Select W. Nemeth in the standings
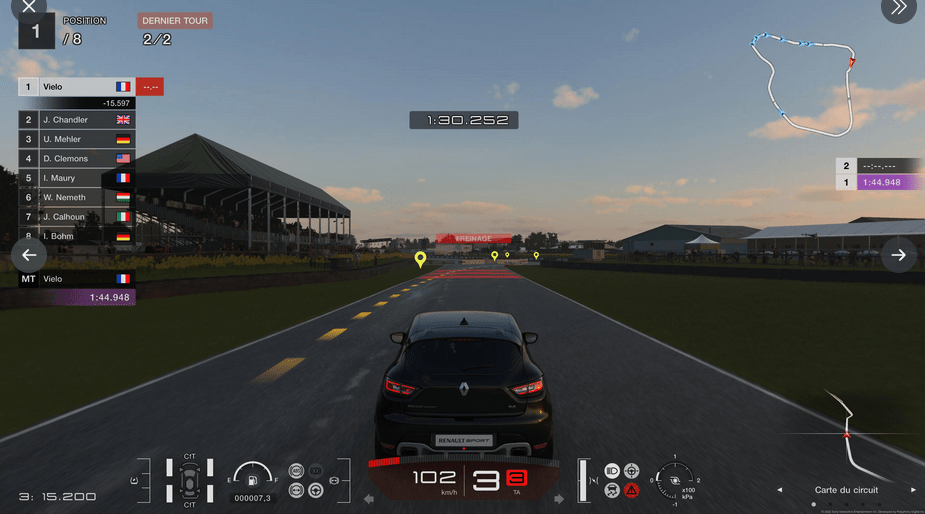 click(76, 197)
